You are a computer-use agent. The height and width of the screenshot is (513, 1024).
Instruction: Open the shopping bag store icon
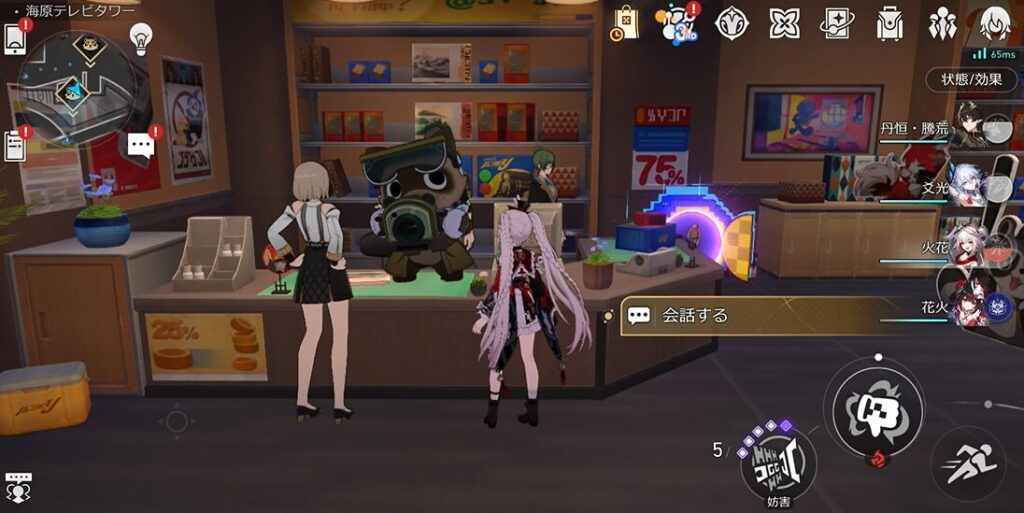tap(626, 22)
